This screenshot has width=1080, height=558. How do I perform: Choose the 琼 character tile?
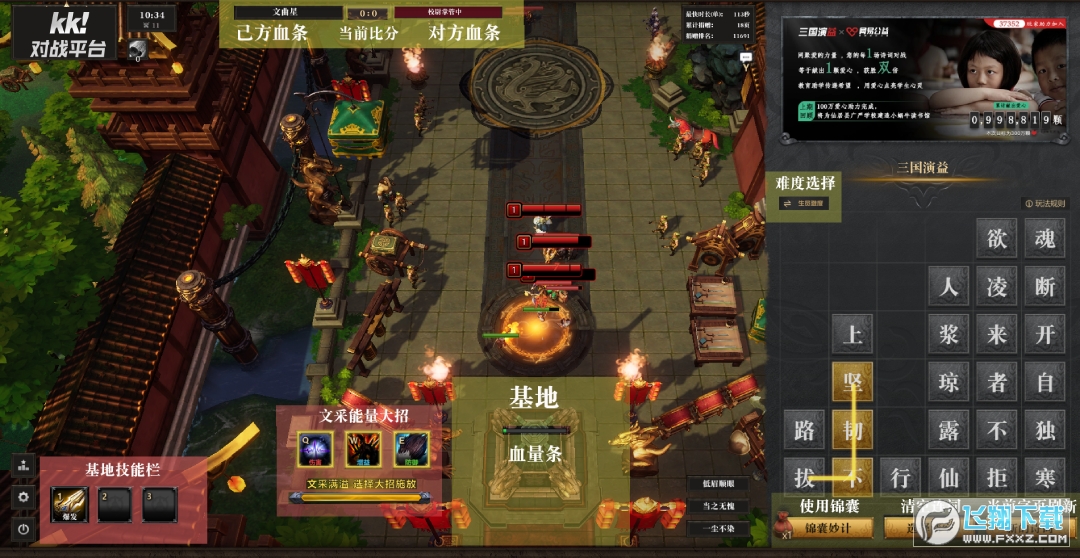[x=948, y=381]
